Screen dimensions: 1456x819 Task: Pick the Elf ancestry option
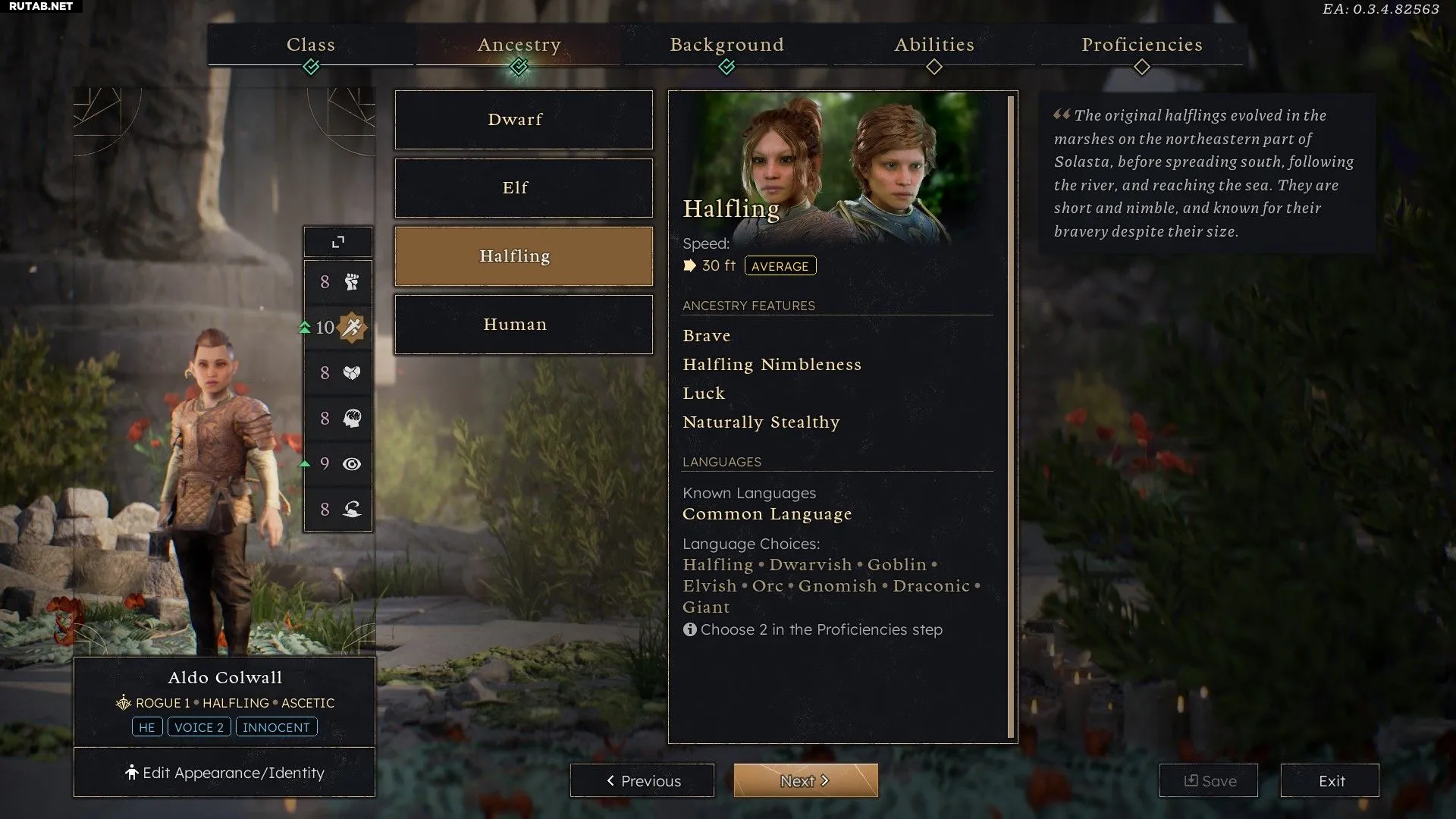click(x=523, y=188)
